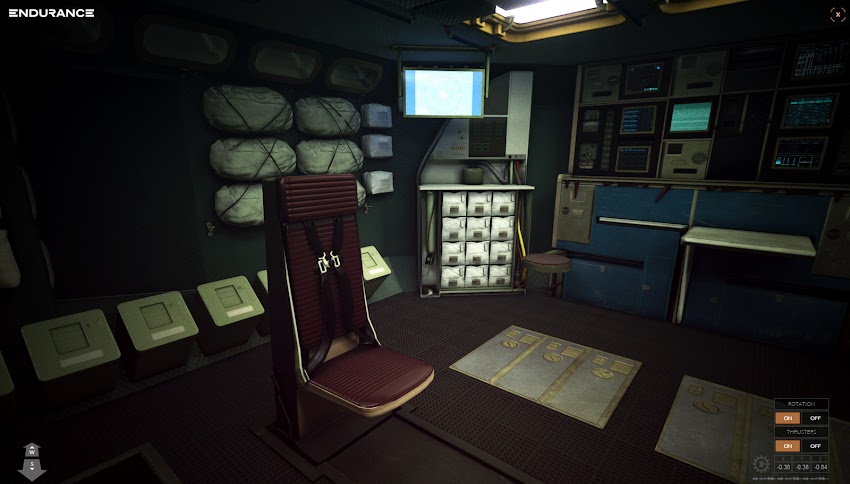850x484 pixels.
Task: Turn Thrusters on
Action: click(788, 445)
